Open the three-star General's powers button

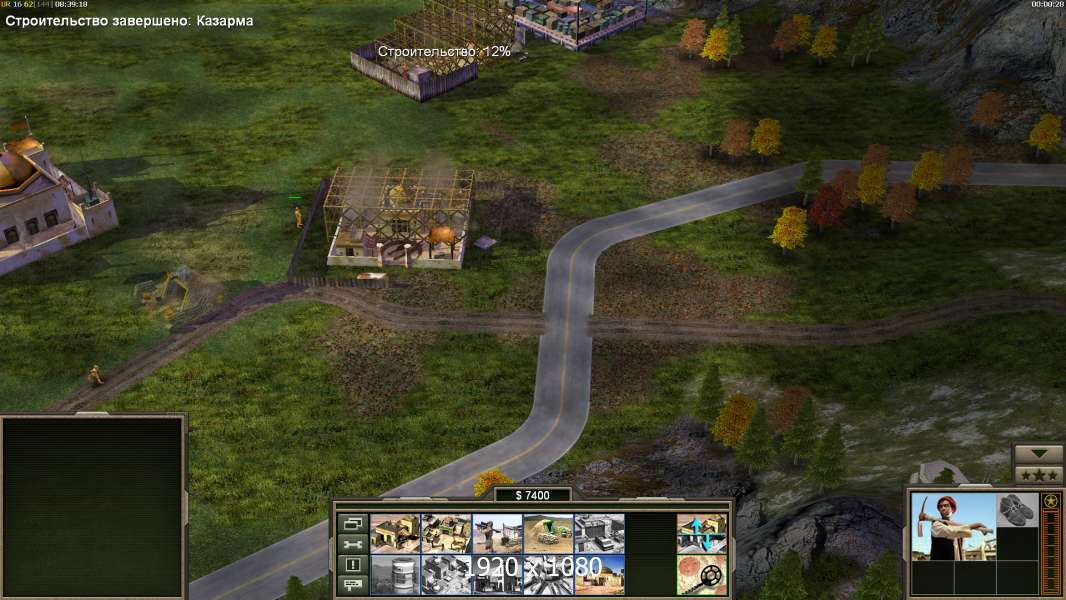[1038, 474]
